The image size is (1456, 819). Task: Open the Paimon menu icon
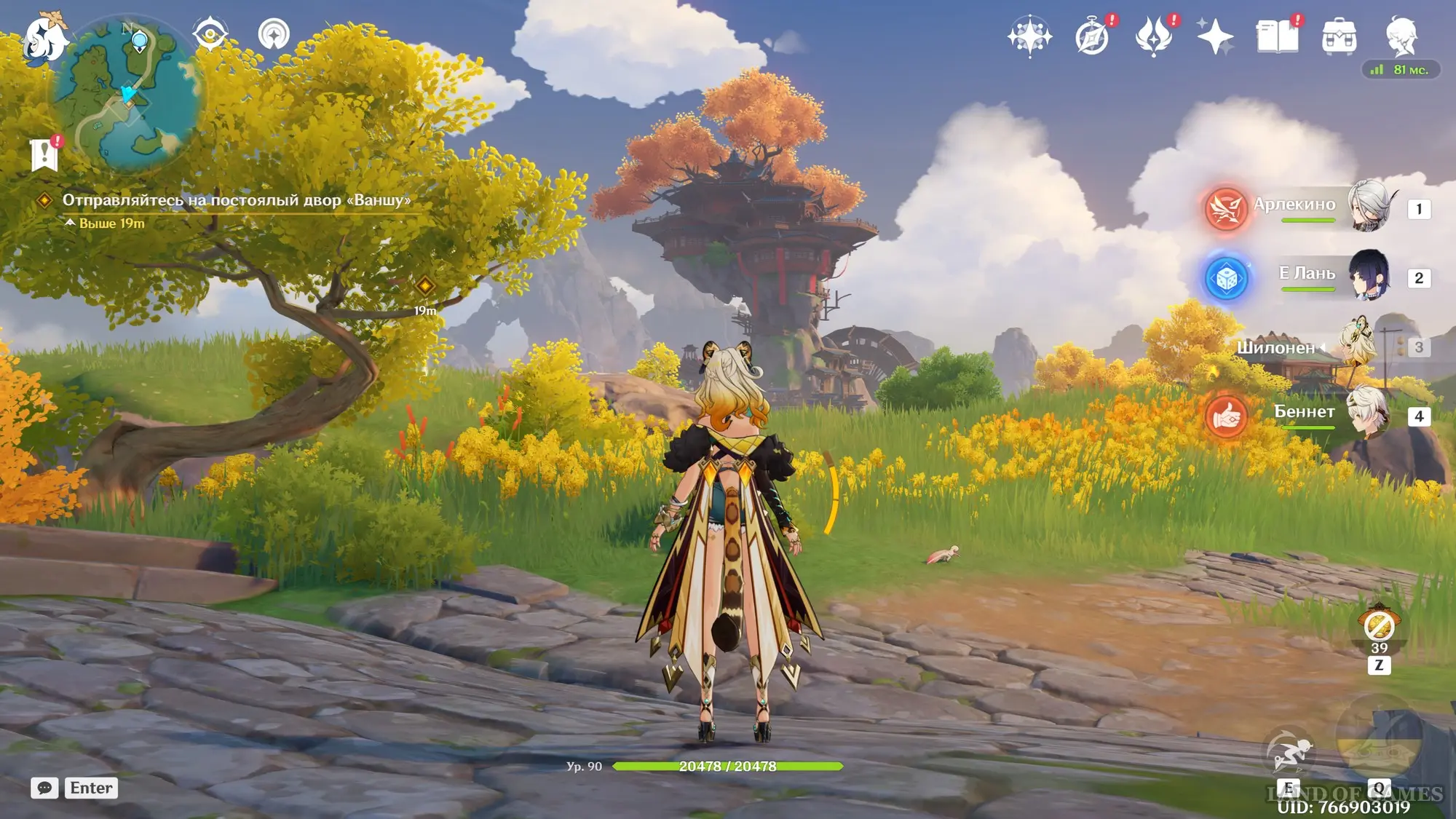(x=44, y=38)
